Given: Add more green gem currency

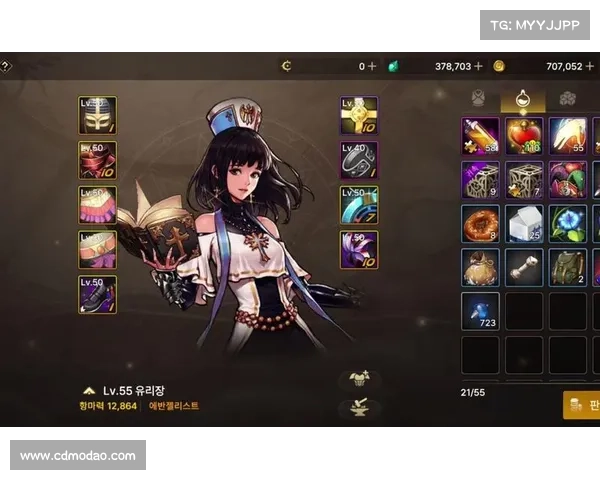Looking at the screenshot, I should pyautogui.click(x=478, y=66).
